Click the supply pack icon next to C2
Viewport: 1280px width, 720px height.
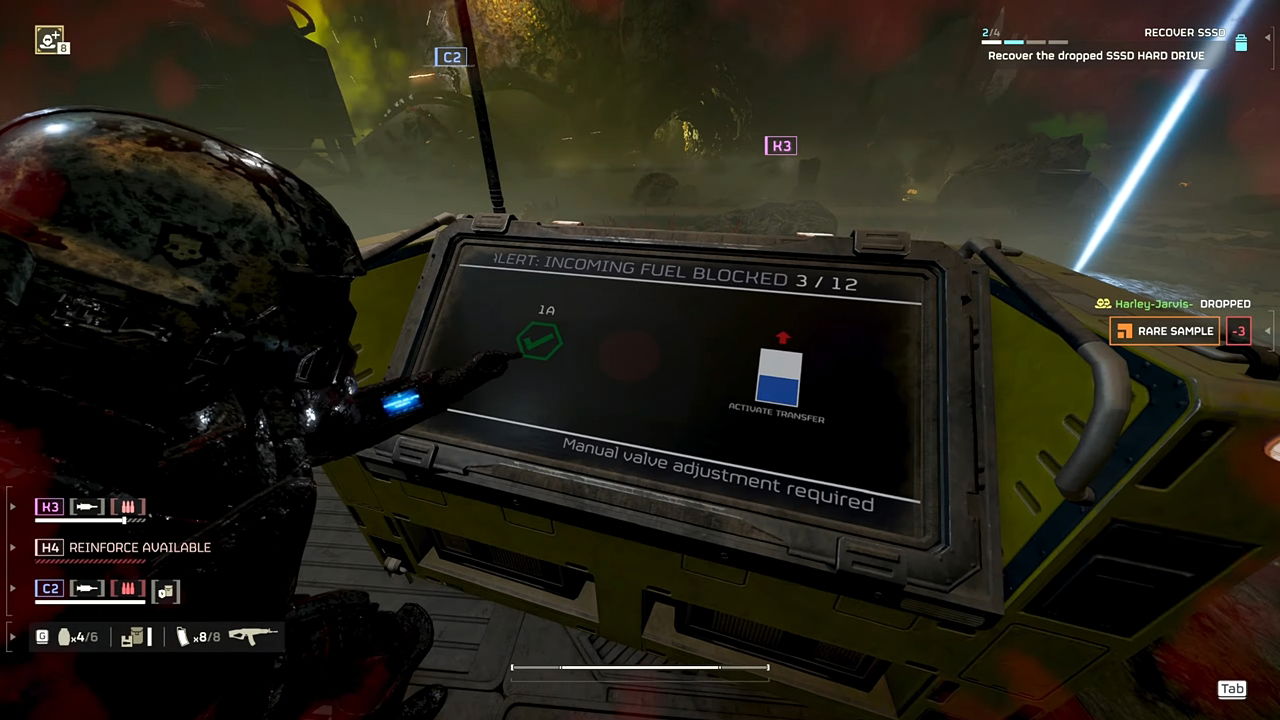165,591
